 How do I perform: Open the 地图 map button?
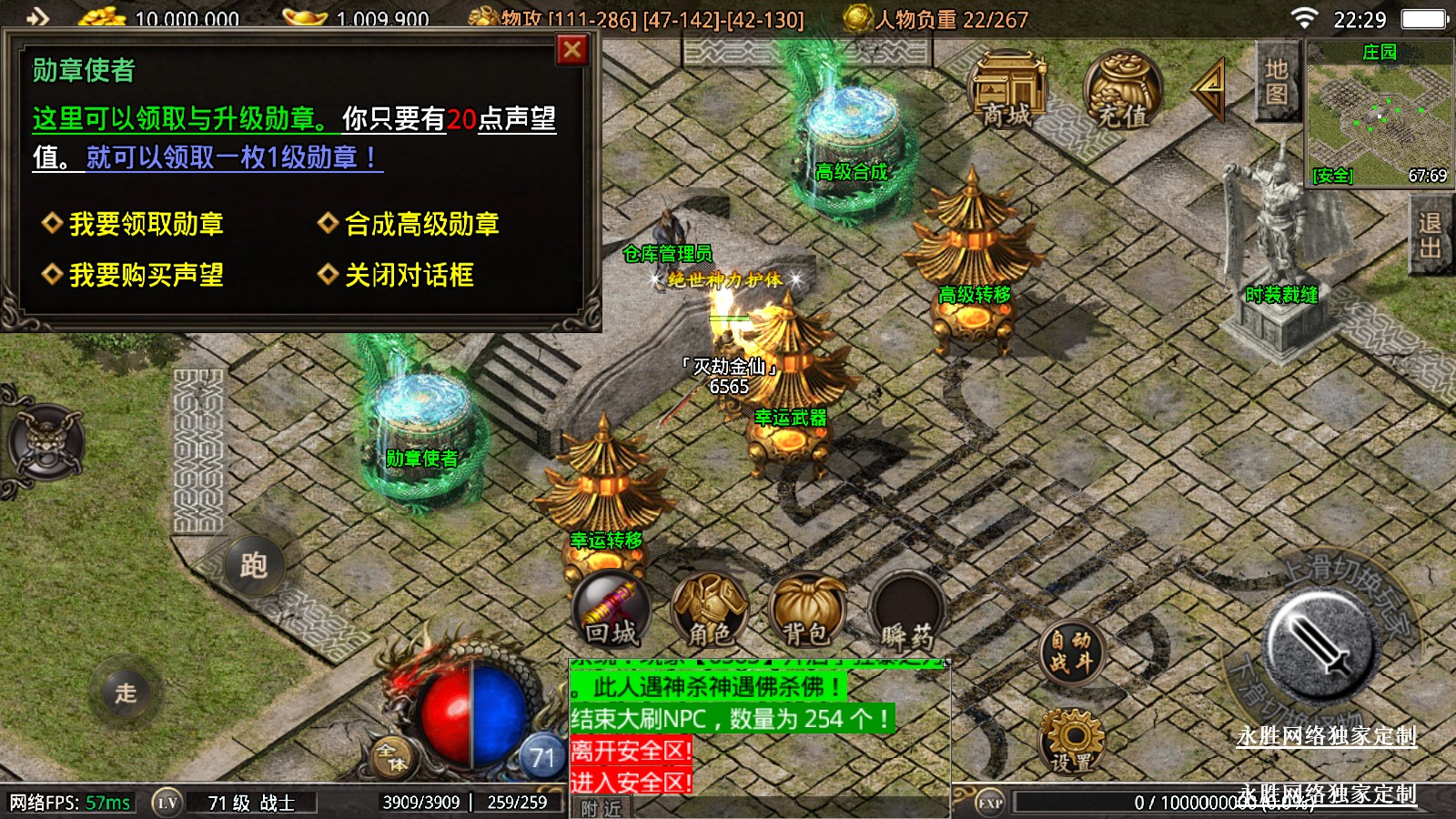[x=1276, y=82]
